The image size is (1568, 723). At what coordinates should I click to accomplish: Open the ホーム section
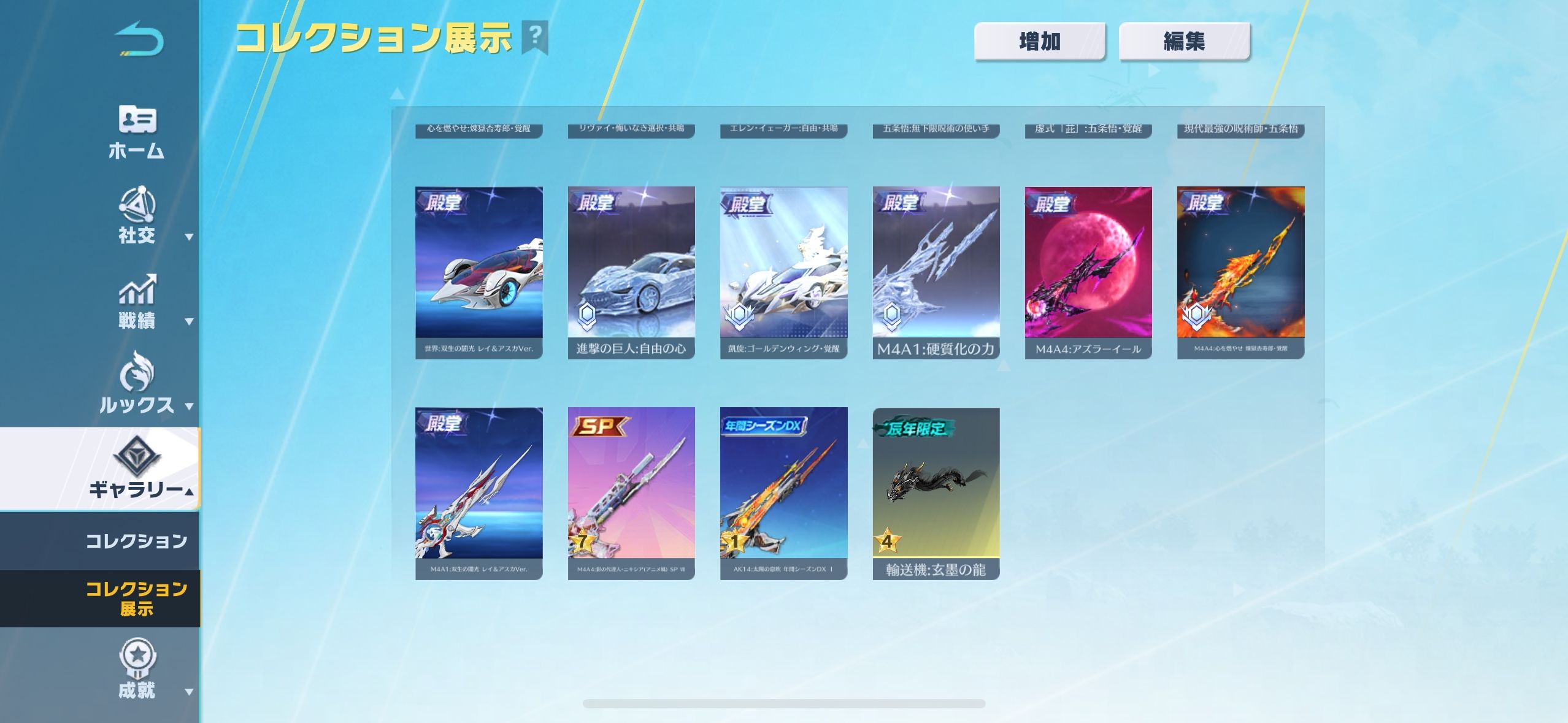click(136, 132)
